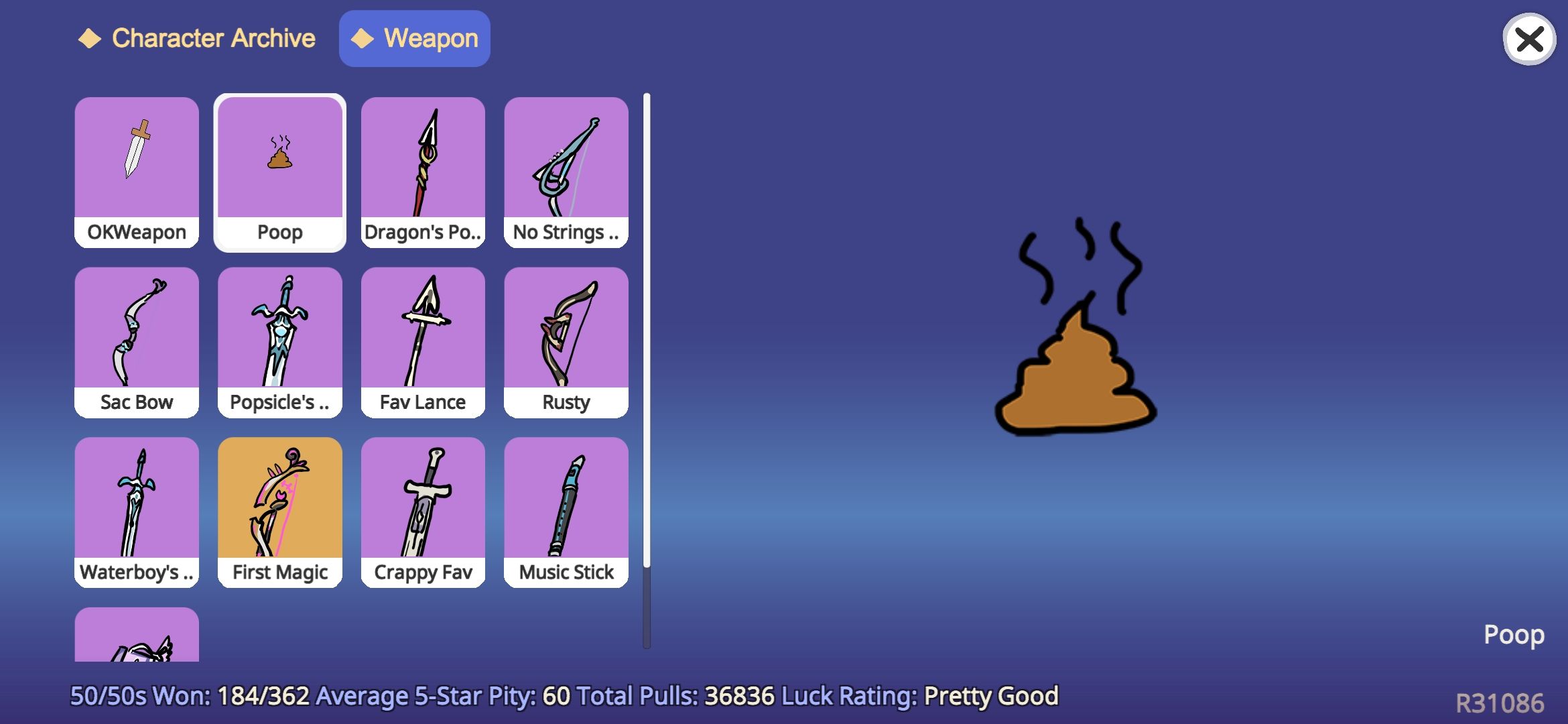Select the Weapon tab
This screenshot has height=724, width=1568.
414,38
